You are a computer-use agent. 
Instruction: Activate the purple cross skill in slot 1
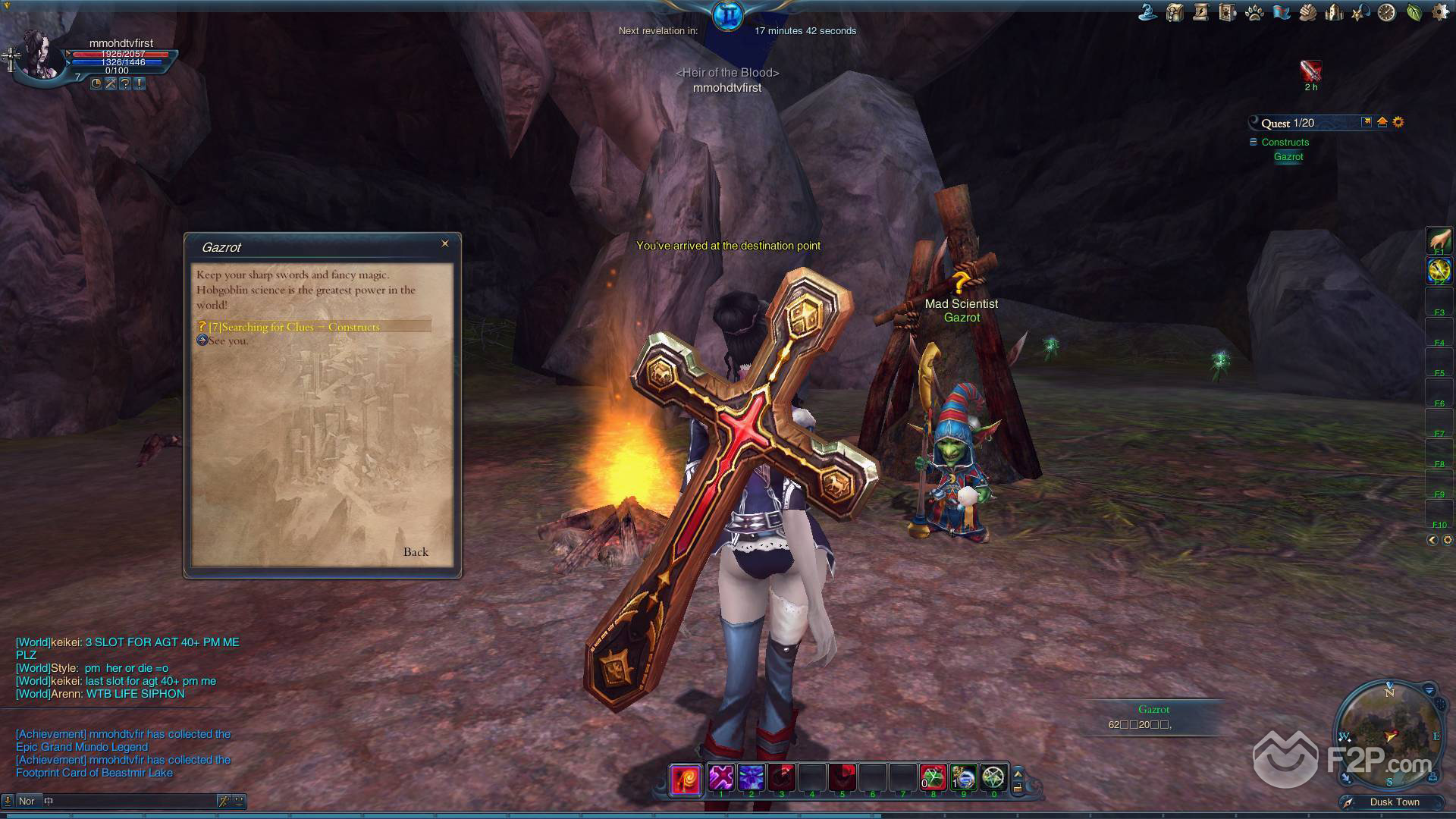(x=721, y=777)
